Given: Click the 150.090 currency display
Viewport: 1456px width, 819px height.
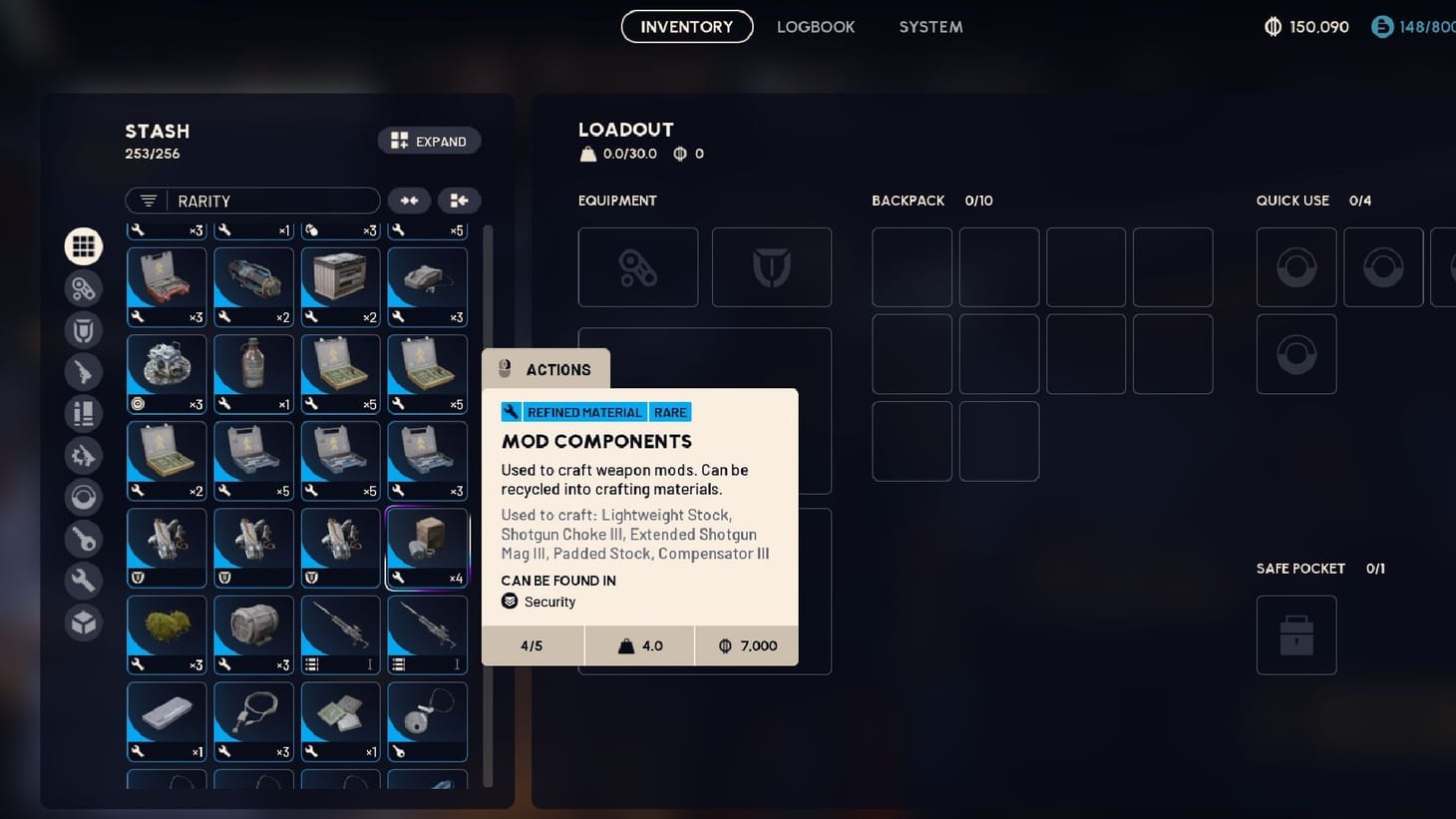Looking at the screenshot, I should tap(1306, 27).
